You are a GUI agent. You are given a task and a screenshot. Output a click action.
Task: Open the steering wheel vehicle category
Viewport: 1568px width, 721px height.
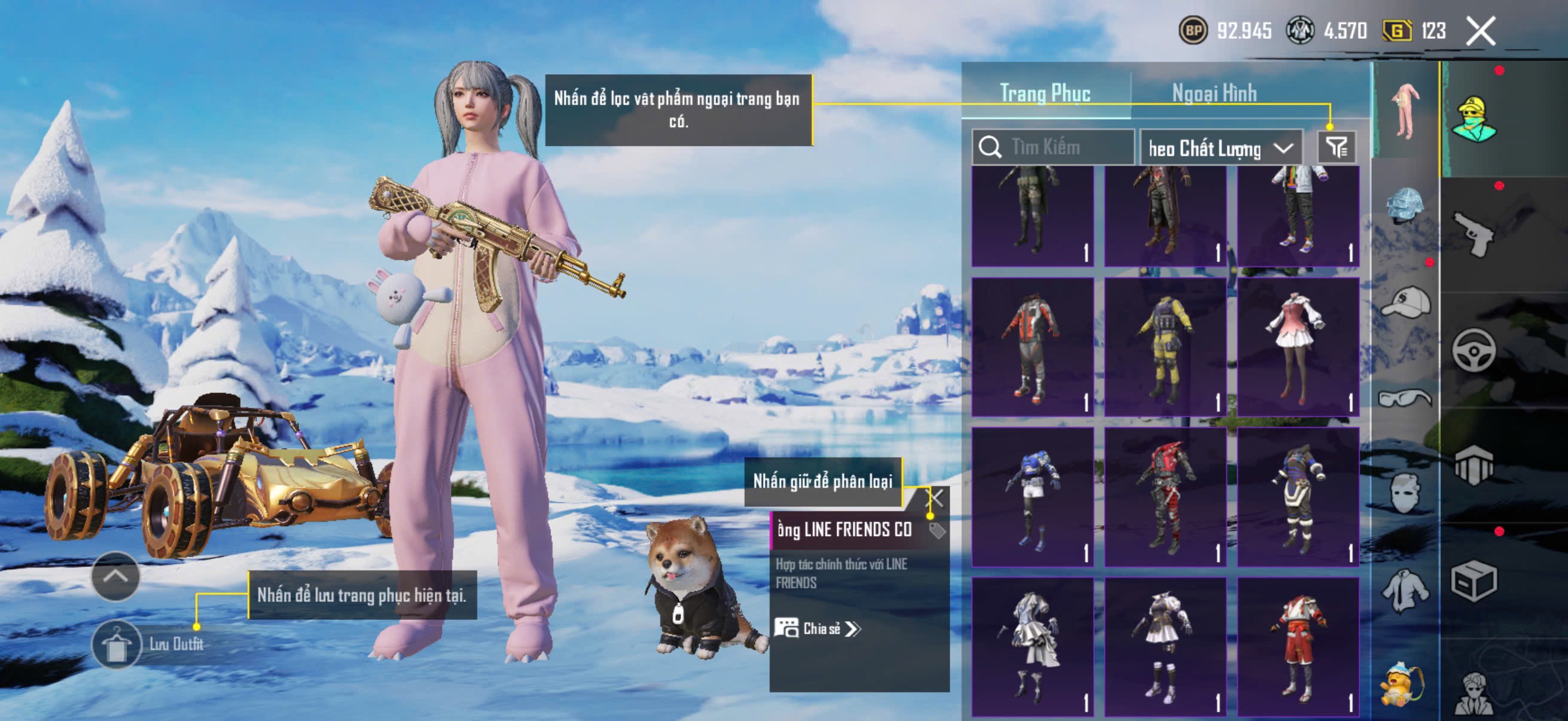(1474, 350)
